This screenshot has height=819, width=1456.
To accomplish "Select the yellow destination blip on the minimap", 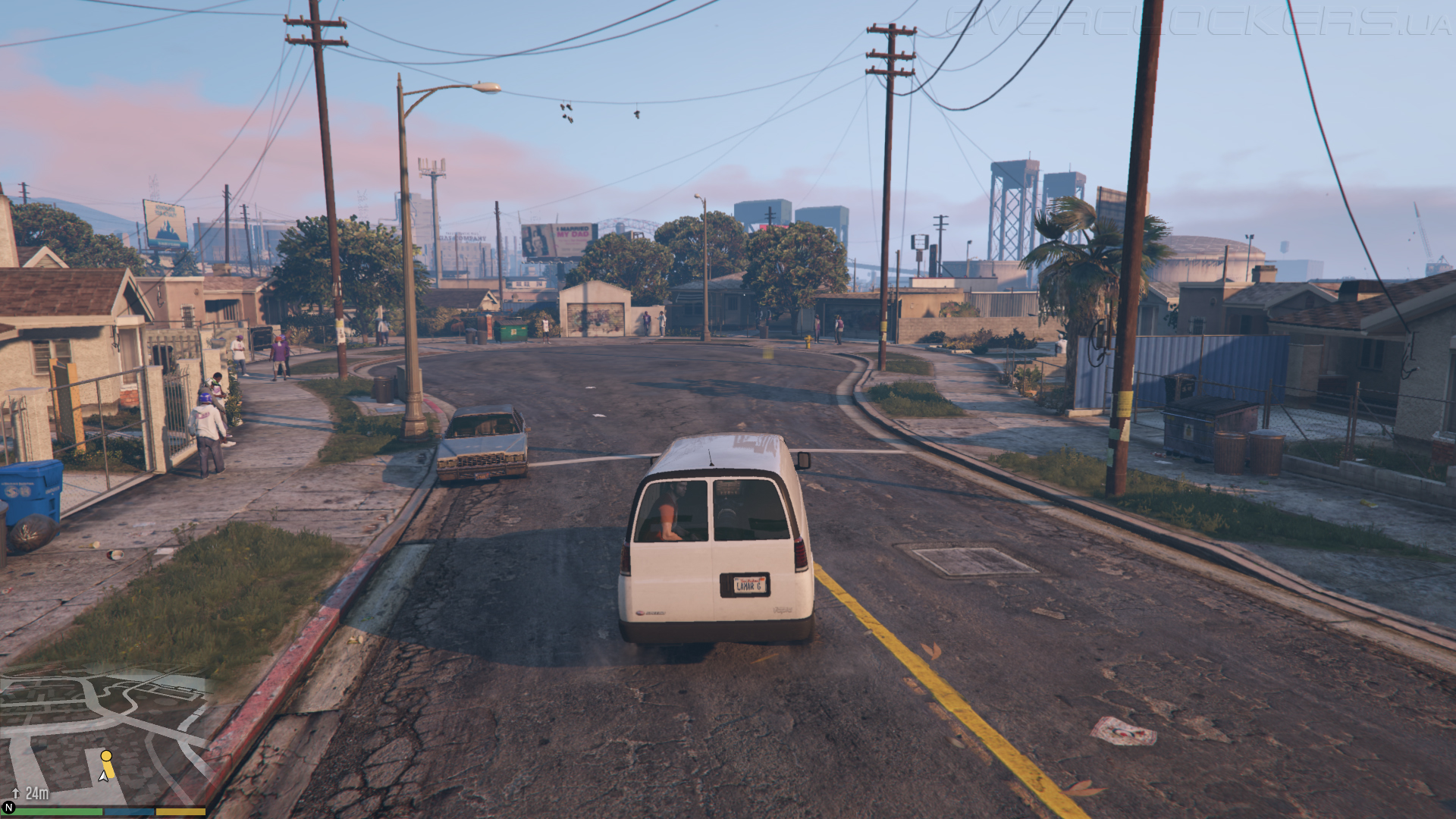I will [x=106, y=756].
